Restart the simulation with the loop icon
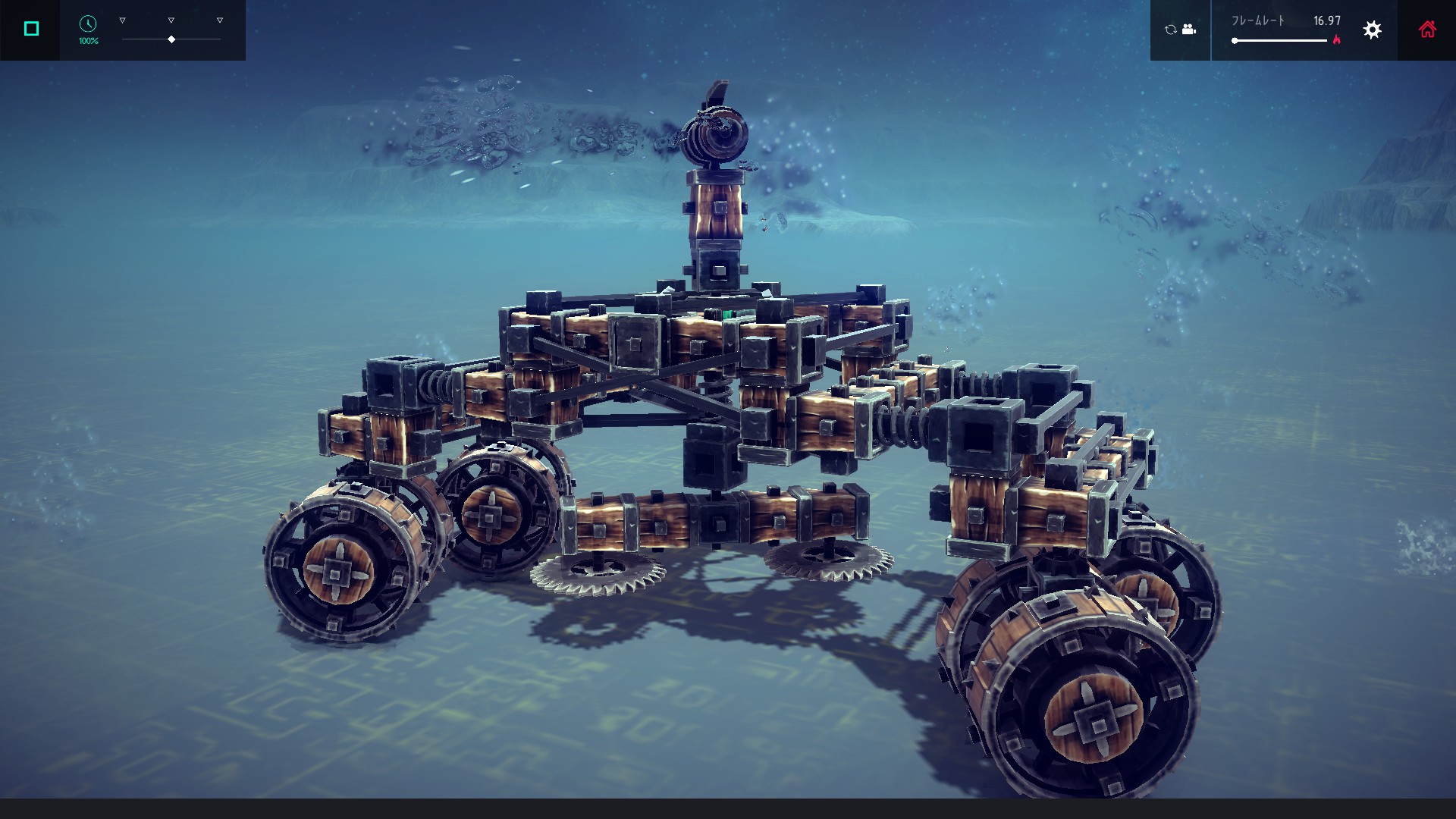This screenshot has height=819, width=1456. (x=1171, y=30)
